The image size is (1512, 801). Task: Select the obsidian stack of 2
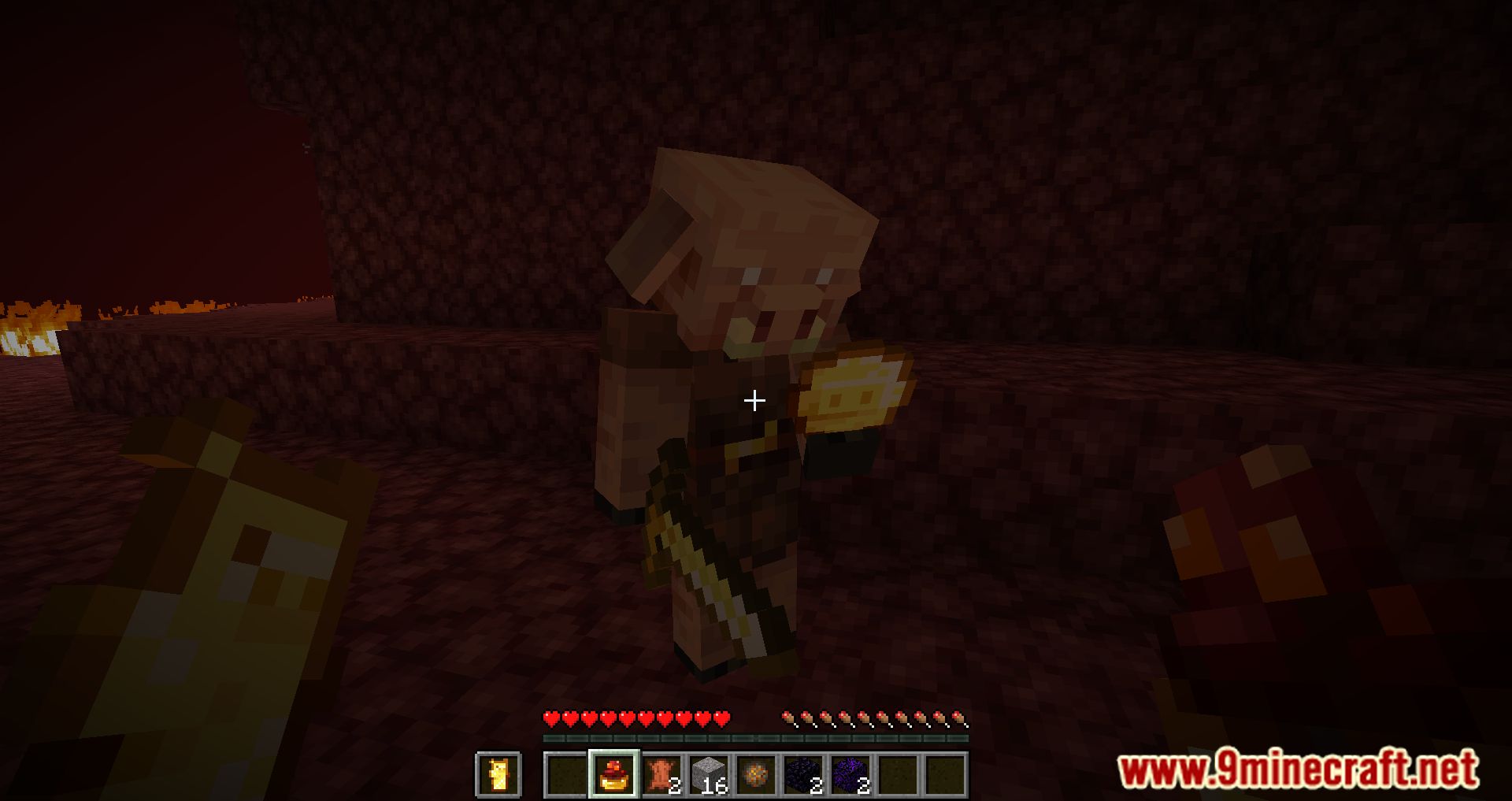tap(802, 775)
